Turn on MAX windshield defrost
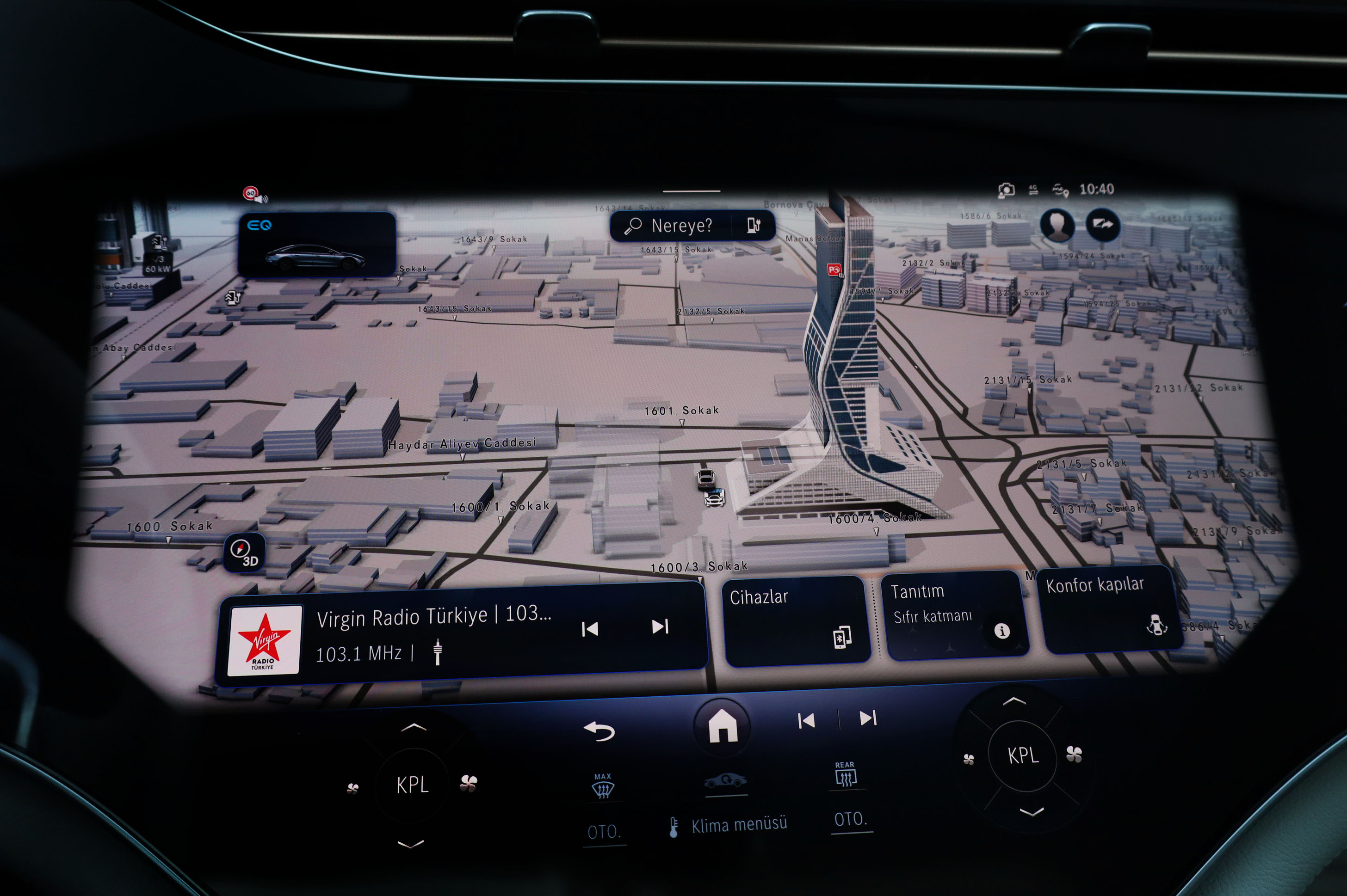Image resolution: width=1347 pixels, height=896 pixels. pyautogui.click(x=603, y=787)
